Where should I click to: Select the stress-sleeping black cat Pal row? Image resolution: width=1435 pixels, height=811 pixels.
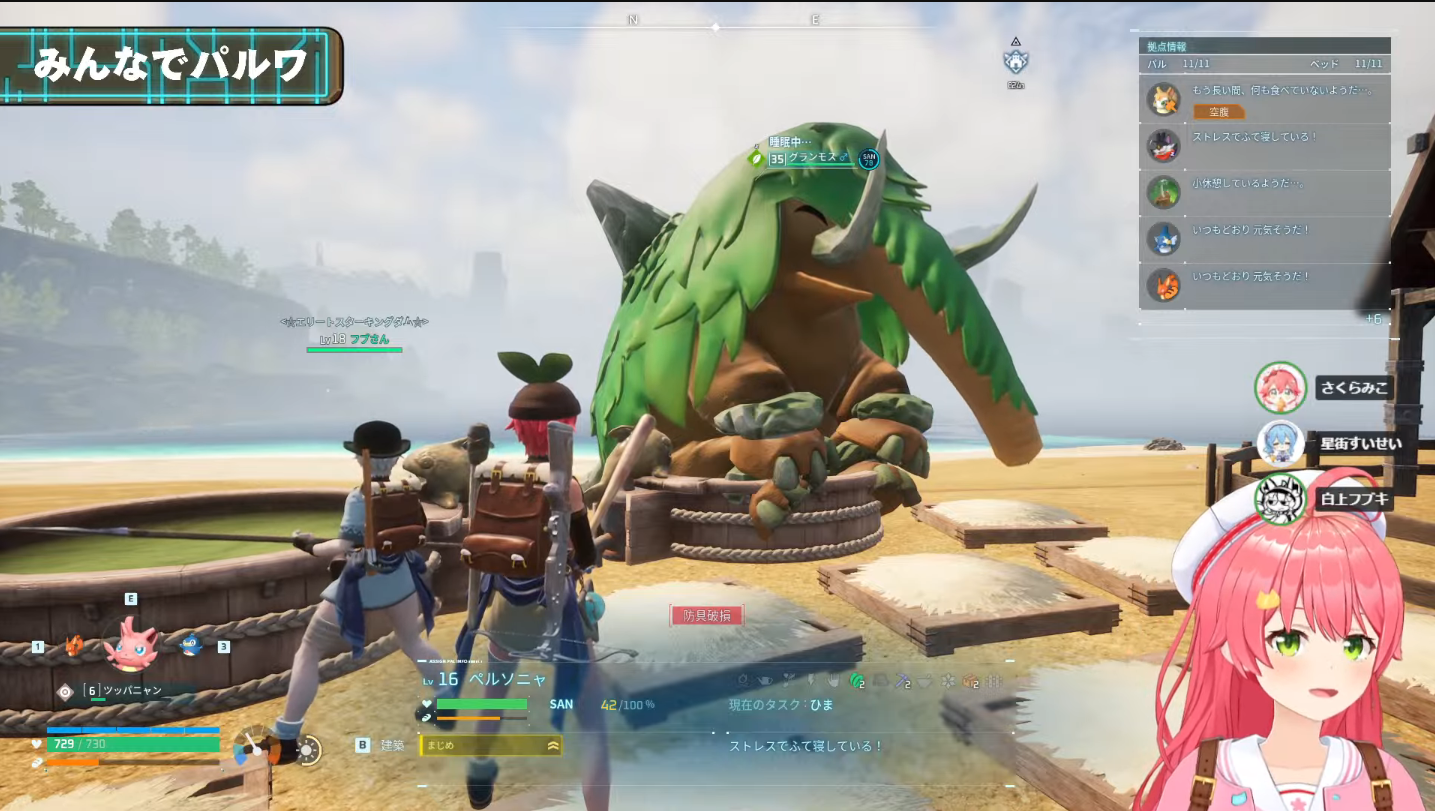[x=1264, y=146]
